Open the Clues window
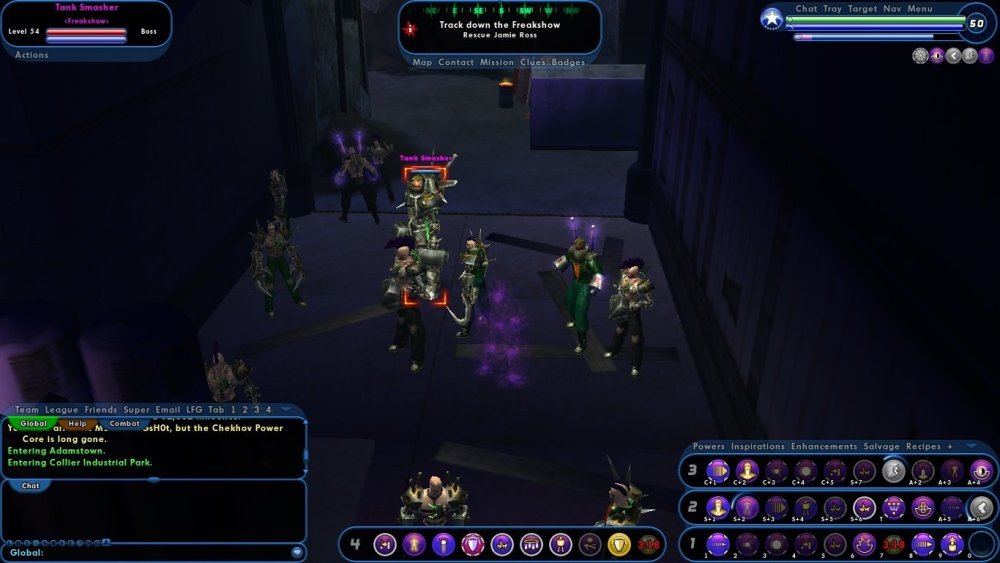Viewport: 1000px width, 563px height. [534, 62]
